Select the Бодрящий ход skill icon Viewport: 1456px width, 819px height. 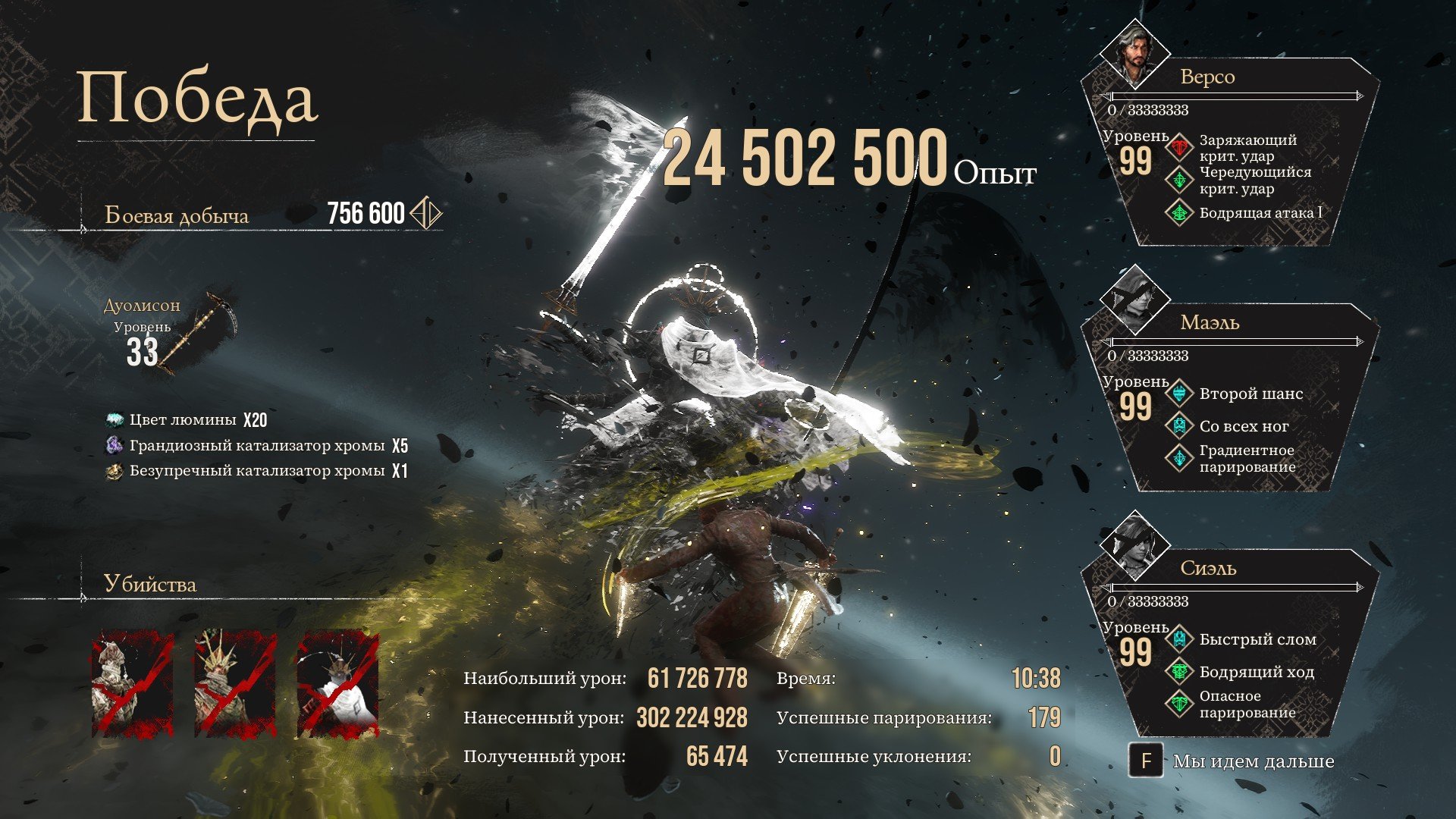pyautogui.click(x=1179, y=672)
